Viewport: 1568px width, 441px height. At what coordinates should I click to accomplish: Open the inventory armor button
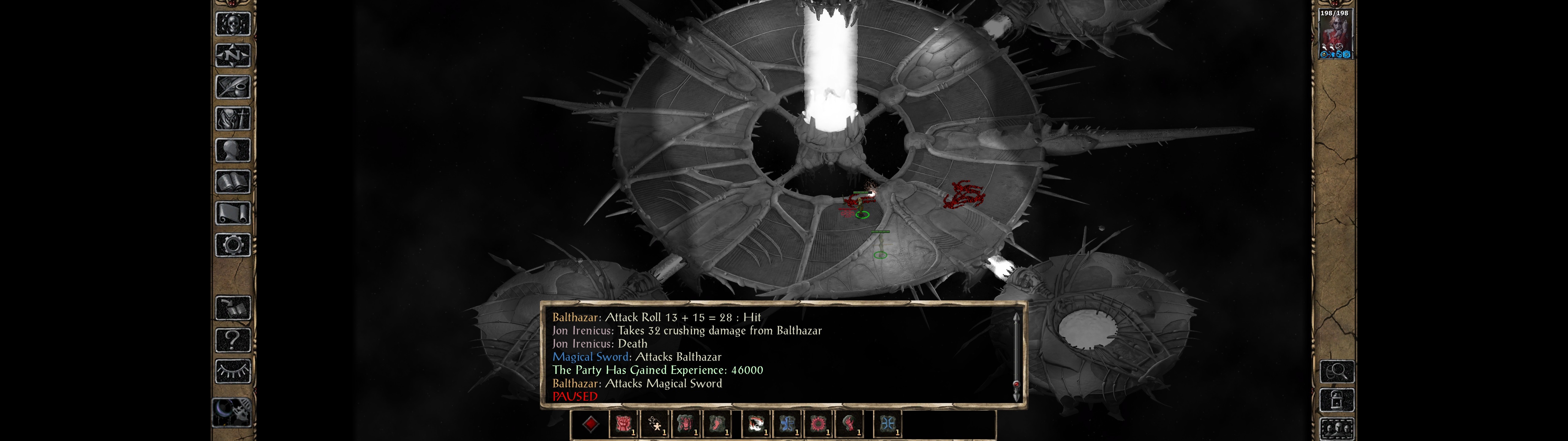pyautogui.click(x=232, y=118)
